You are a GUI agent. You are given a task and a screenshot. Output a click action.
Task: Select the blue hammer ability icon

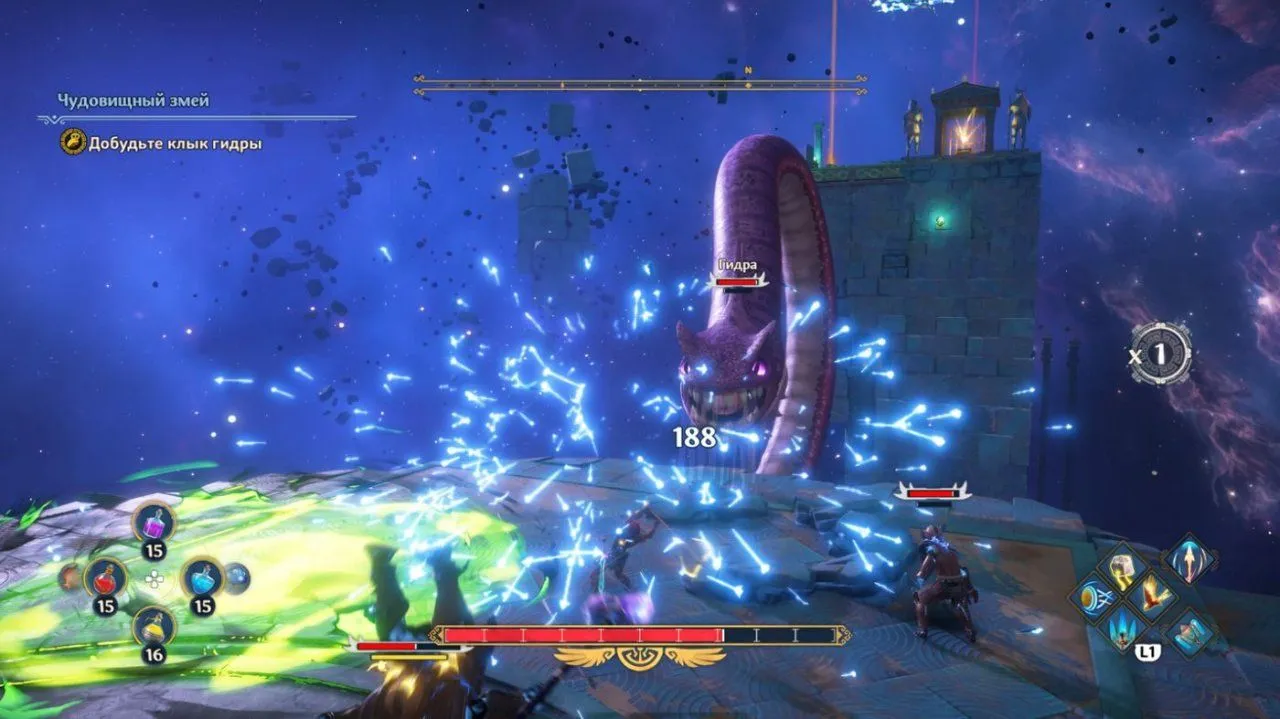pos(1191,633)
